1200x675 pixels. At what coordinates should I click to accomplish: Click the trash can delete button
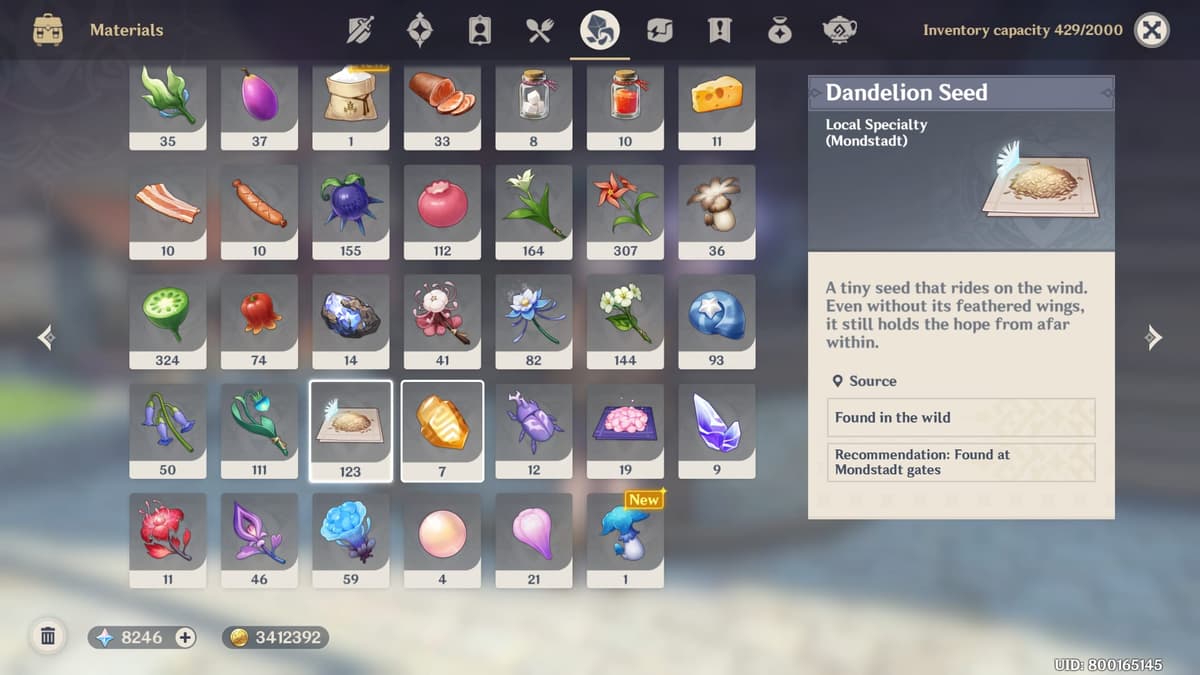(47, 636)
